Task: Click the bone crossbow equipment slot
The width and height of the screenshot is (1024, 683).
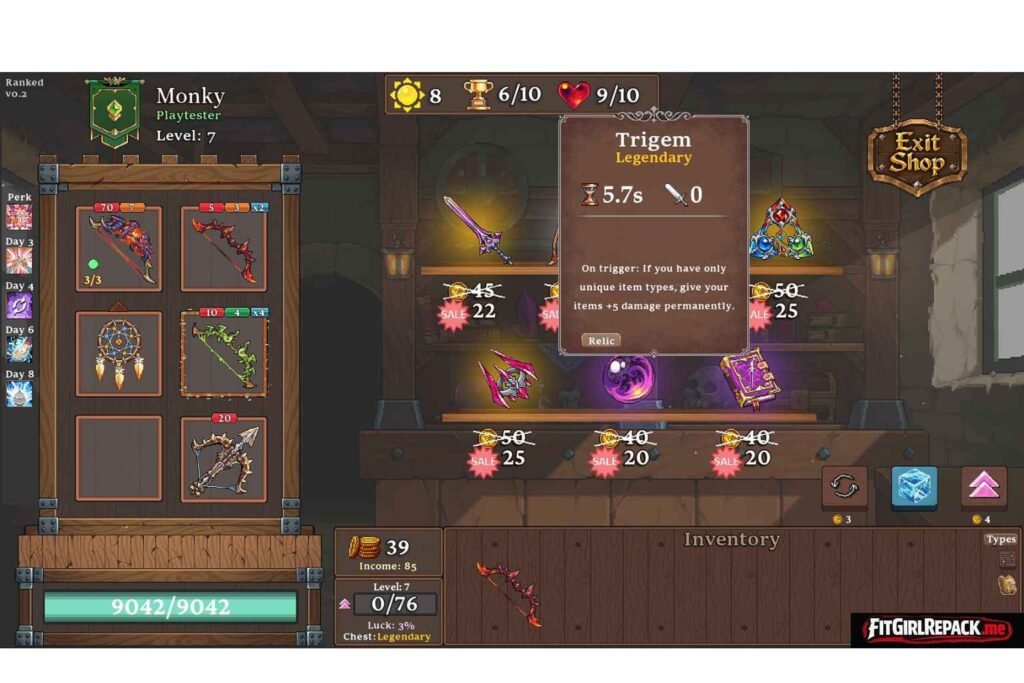Action: coord(224,458)
